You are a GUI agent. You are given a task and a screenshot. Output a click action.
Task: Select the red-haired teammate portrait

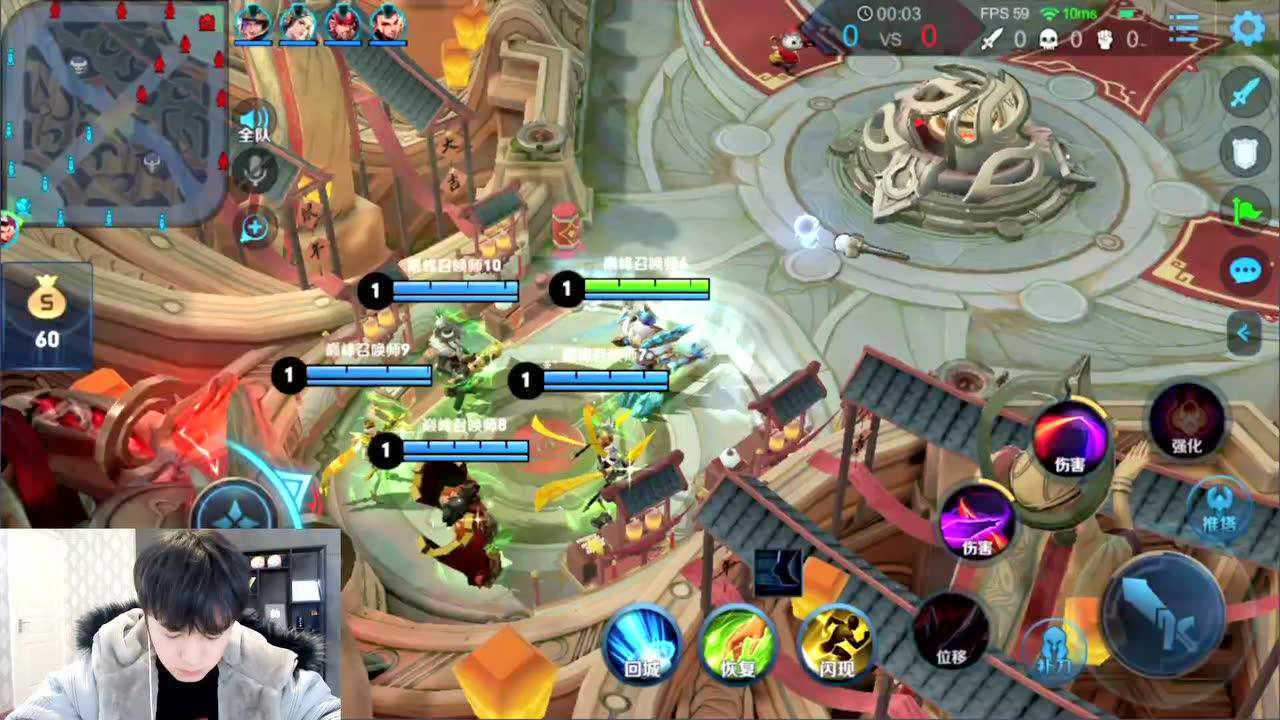[x=343, y=22]
